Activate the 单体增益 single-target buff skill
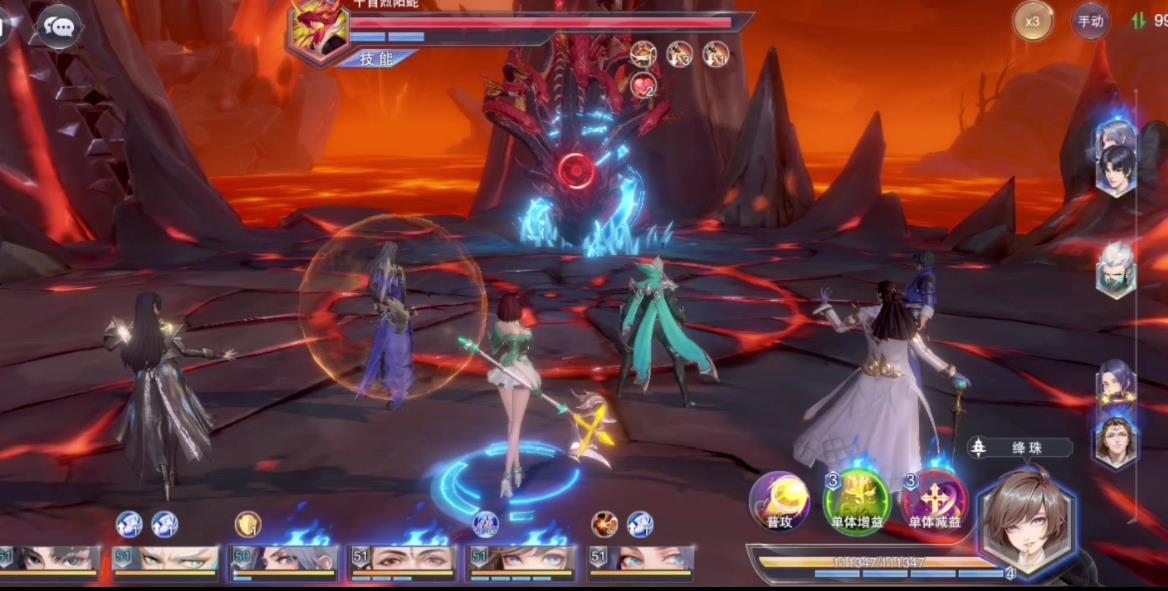Image resolution: width=1168 pixels, height=591 pixels. point(857,498)
